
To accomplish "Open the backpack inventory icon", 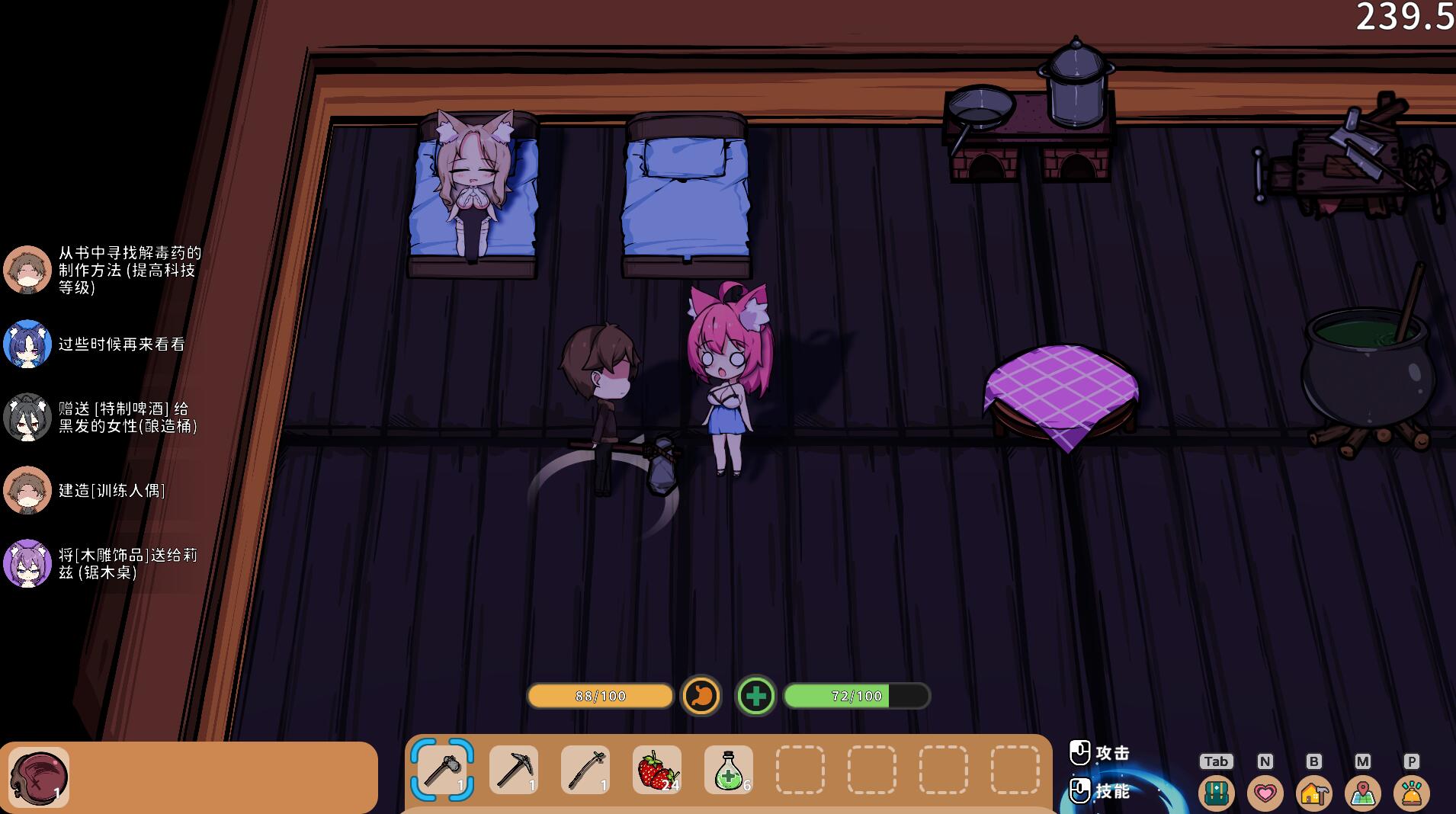I will (x=1216, y=793).
